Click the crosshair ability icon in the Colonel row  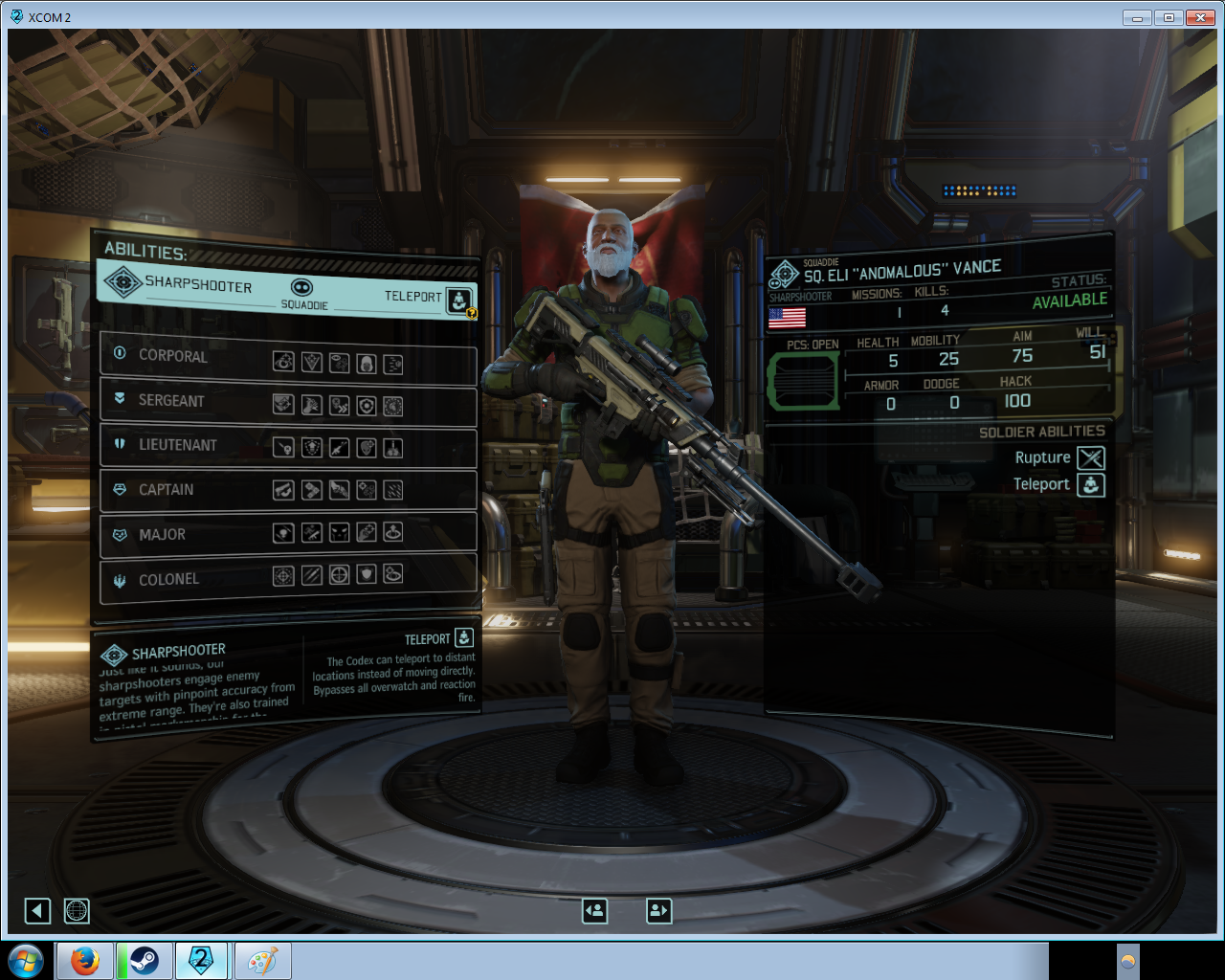(x=340, y=575)
